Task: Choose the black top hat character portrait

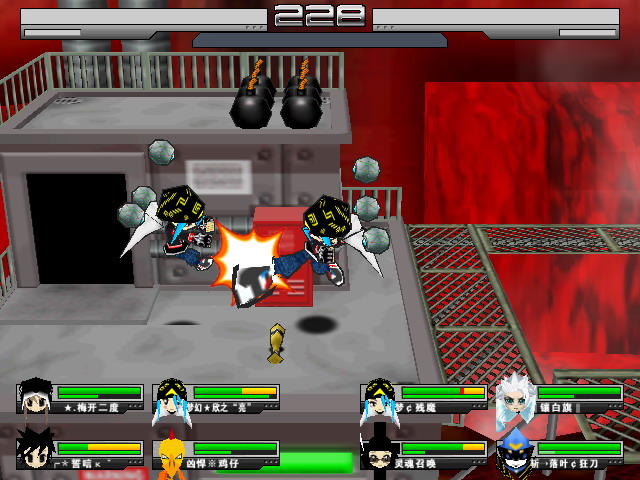Action: 379,454
